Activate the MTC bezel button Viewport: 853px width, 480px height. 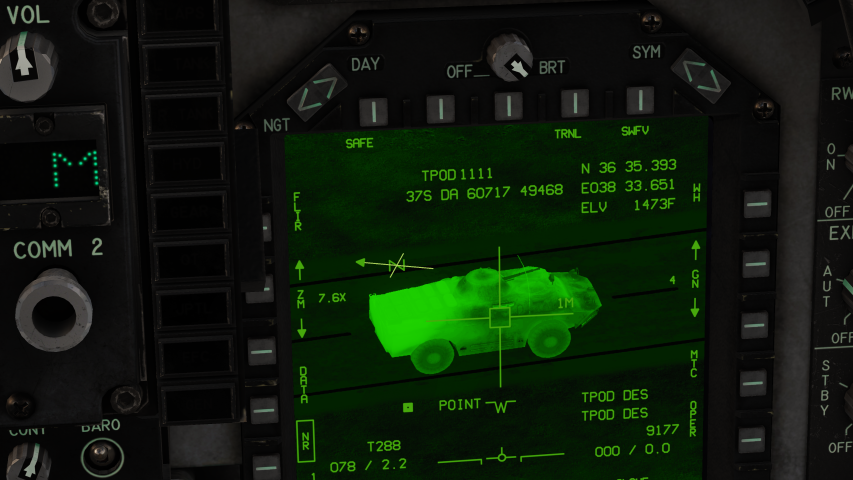[x=756, y=381]
